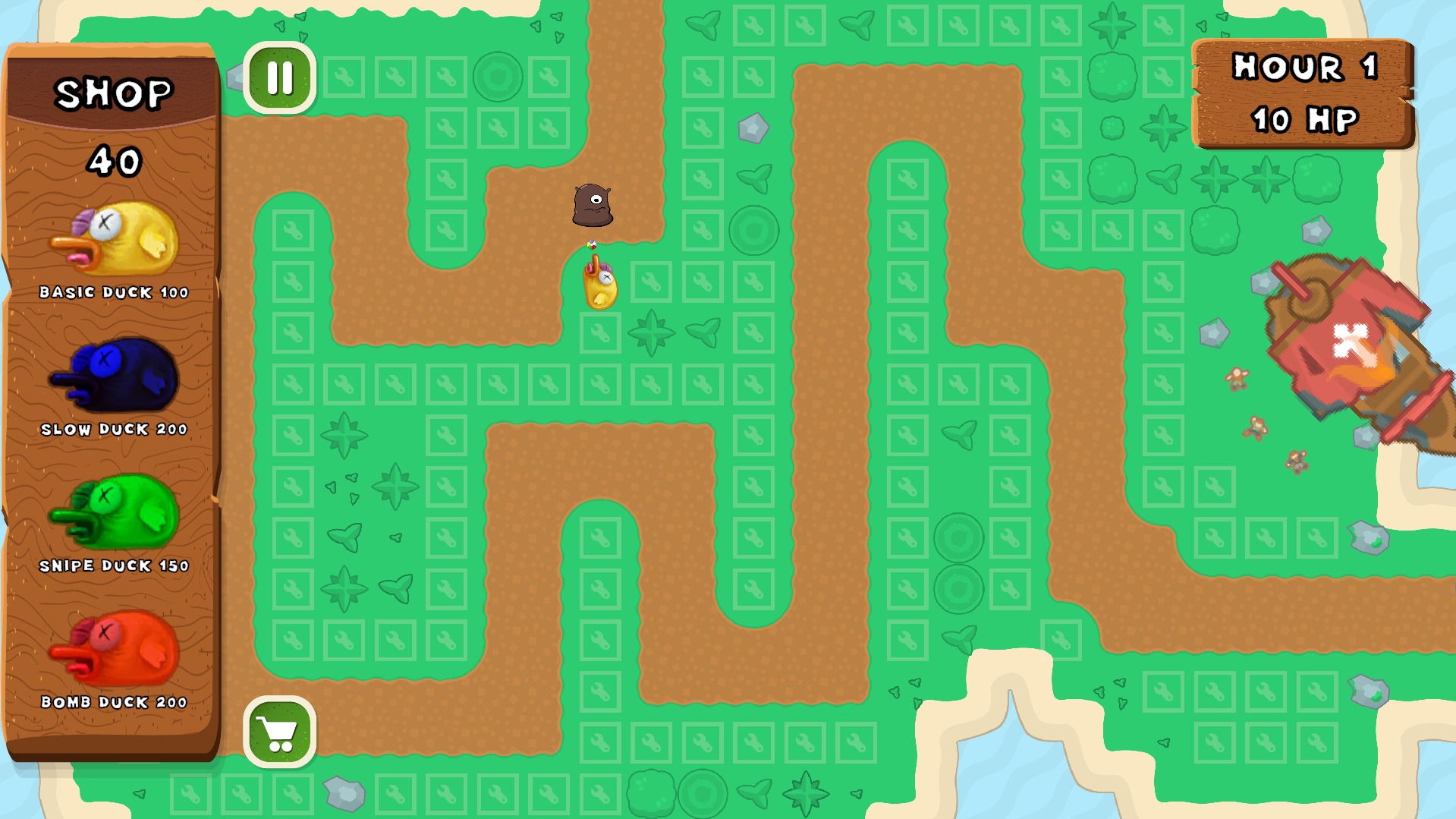
Task: Pick the green Snipe Duck for 150
Action: (115, 514)
